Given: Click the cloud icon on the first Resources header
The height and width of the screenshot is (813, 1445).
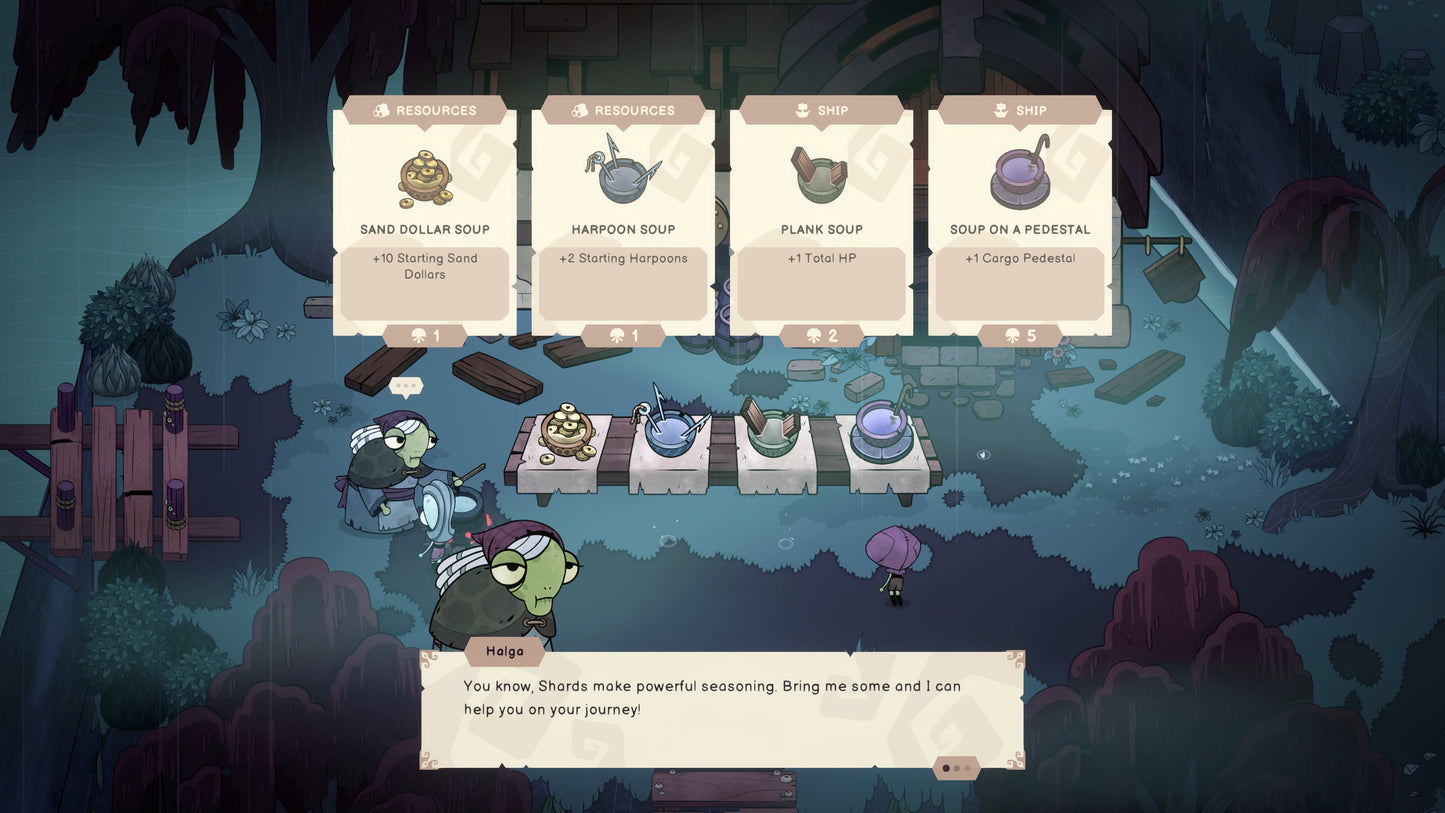Looking at the screenshot, I should 383,110.
